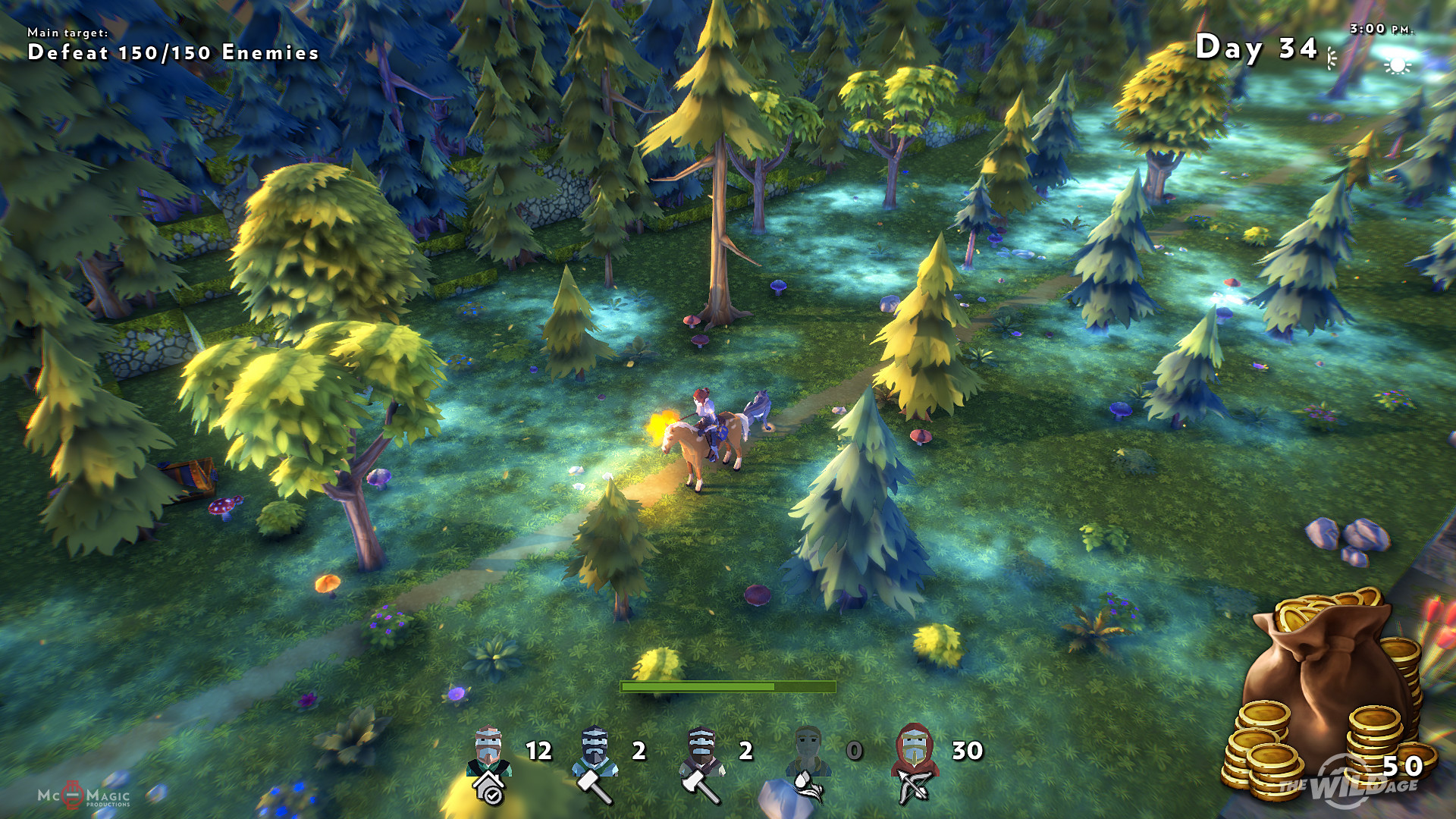The image size is (1456, 819).
Task: Select the greyed-out farmer unit icon
Action: [808, 762]
